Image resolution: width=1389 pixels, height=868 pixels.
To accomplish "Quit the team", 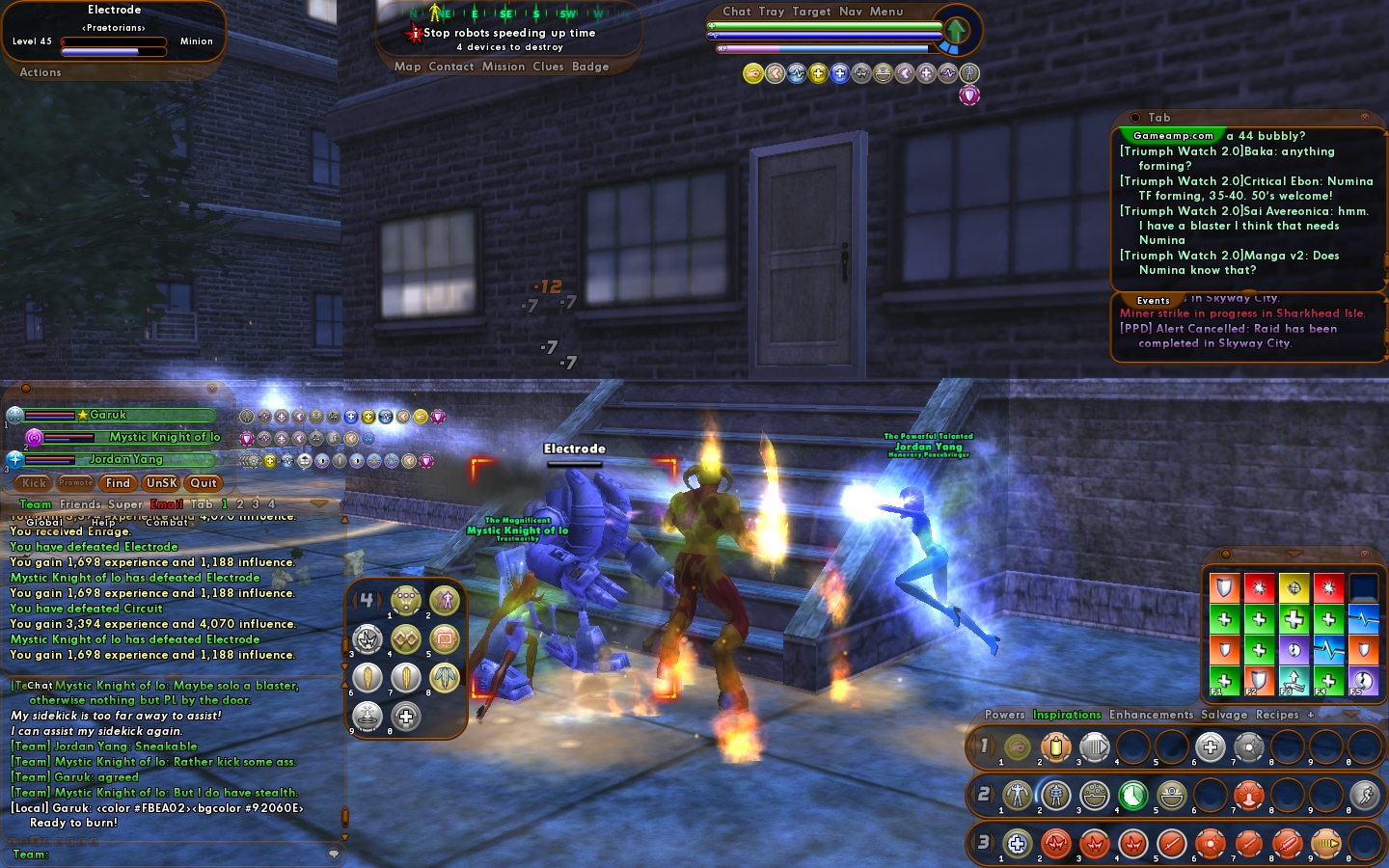I will click(x=204, y=483).
